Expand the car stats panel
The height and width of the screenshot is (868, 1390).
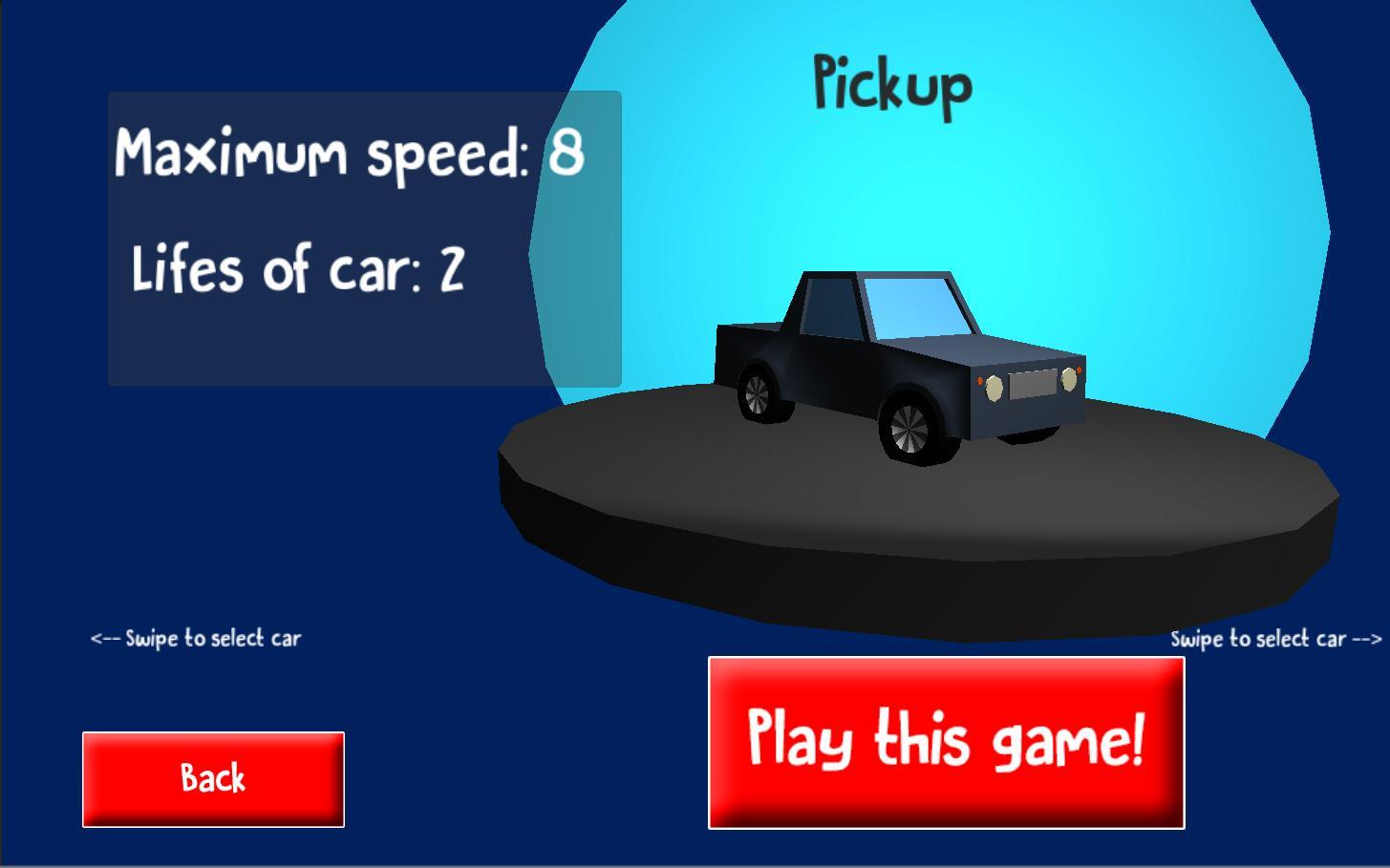tap(363, 239)
